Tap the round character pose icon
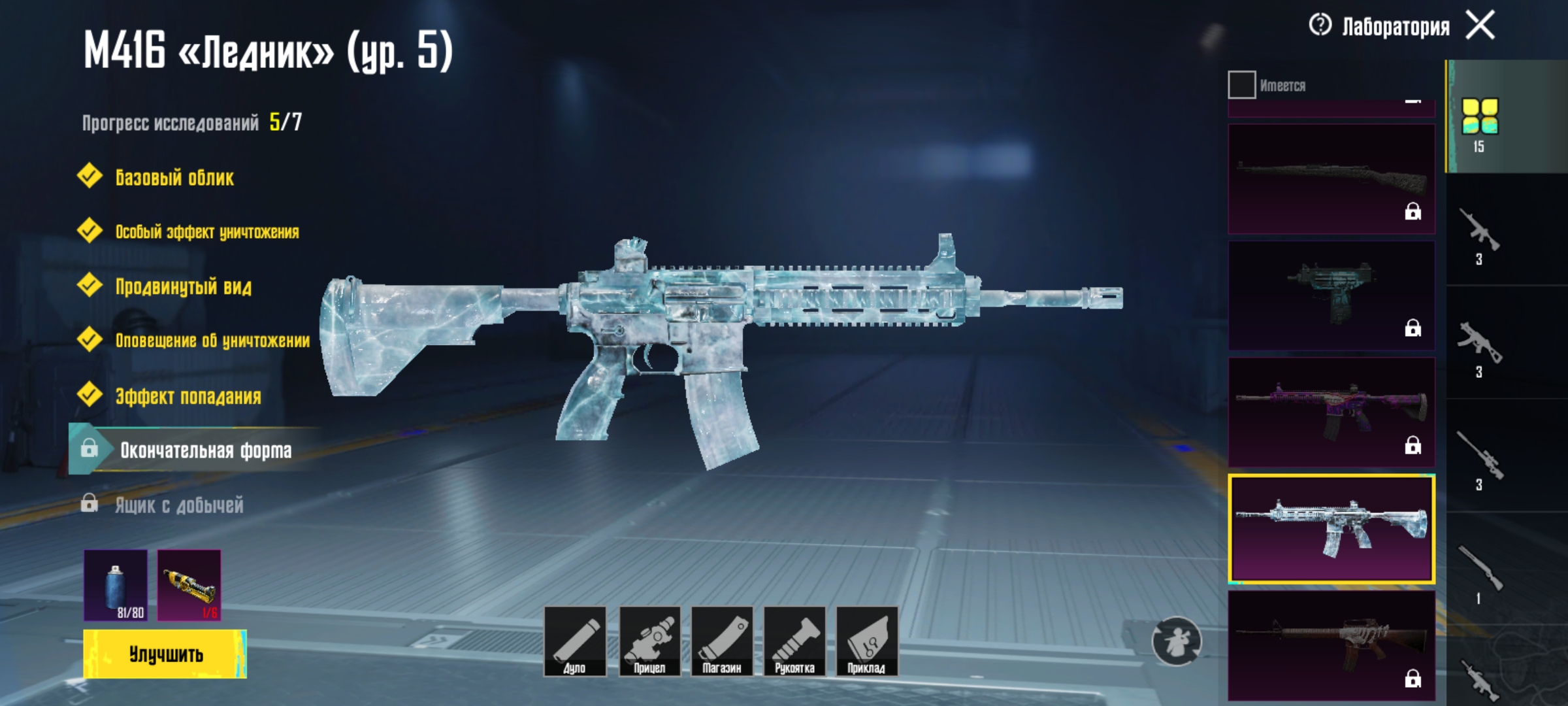The height and width of the screenshot is (706, 1568). (x=1176, y=641)
